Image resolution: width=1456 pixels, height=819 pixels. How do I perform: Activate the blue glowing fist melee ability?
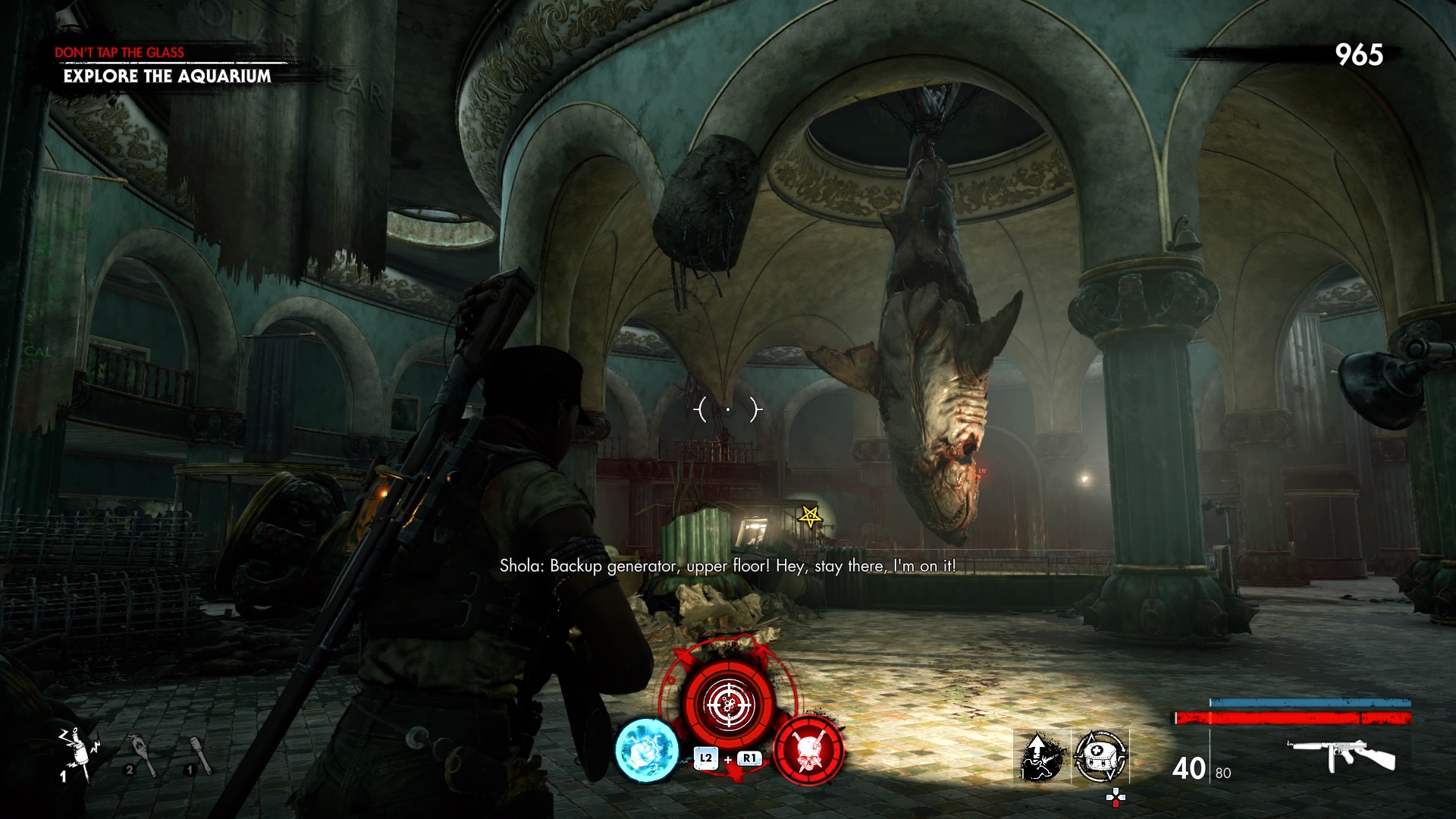pos(646,750)
